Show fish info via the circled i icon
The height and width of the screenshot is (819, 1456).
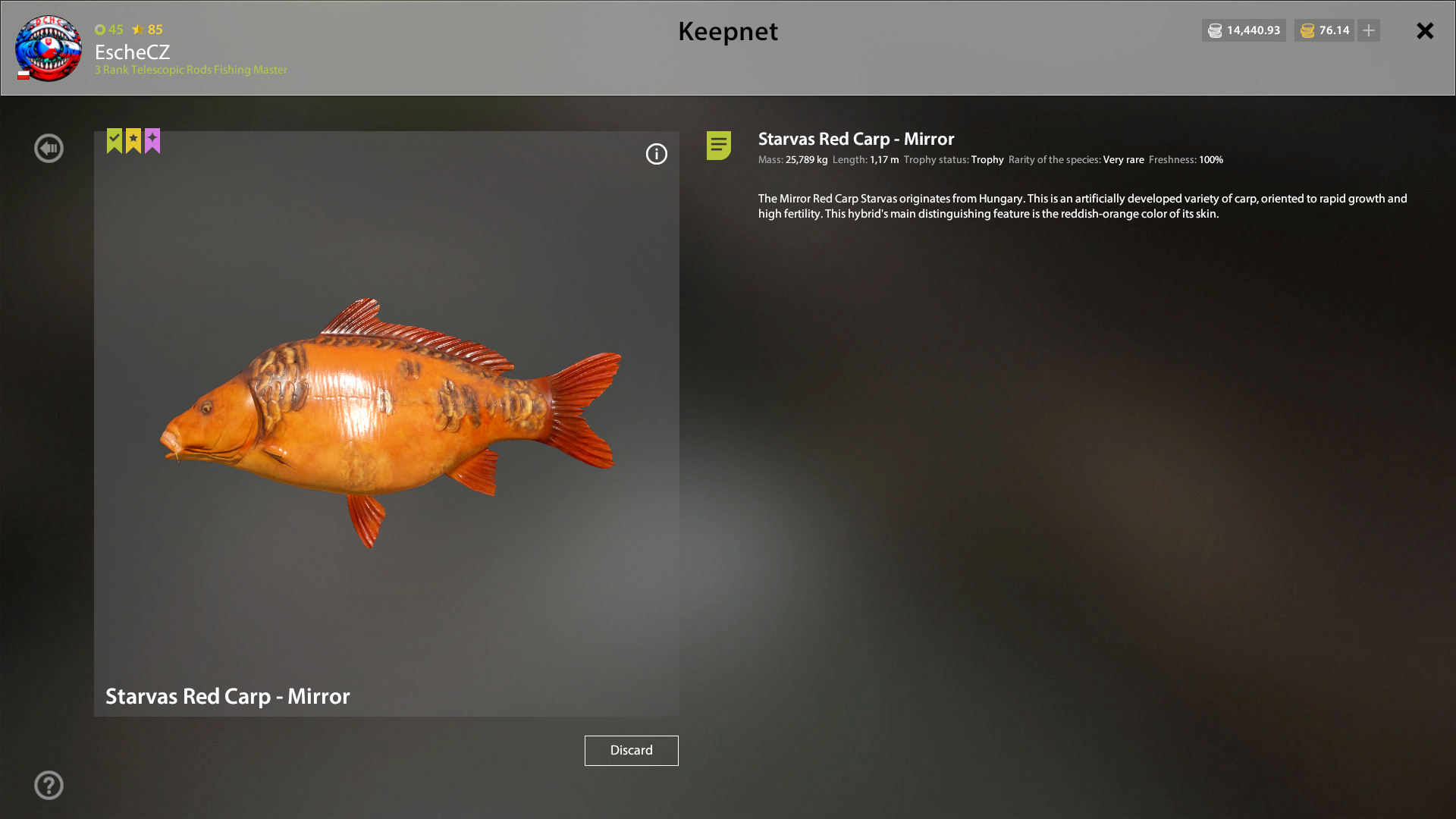[x=656, y=155]
